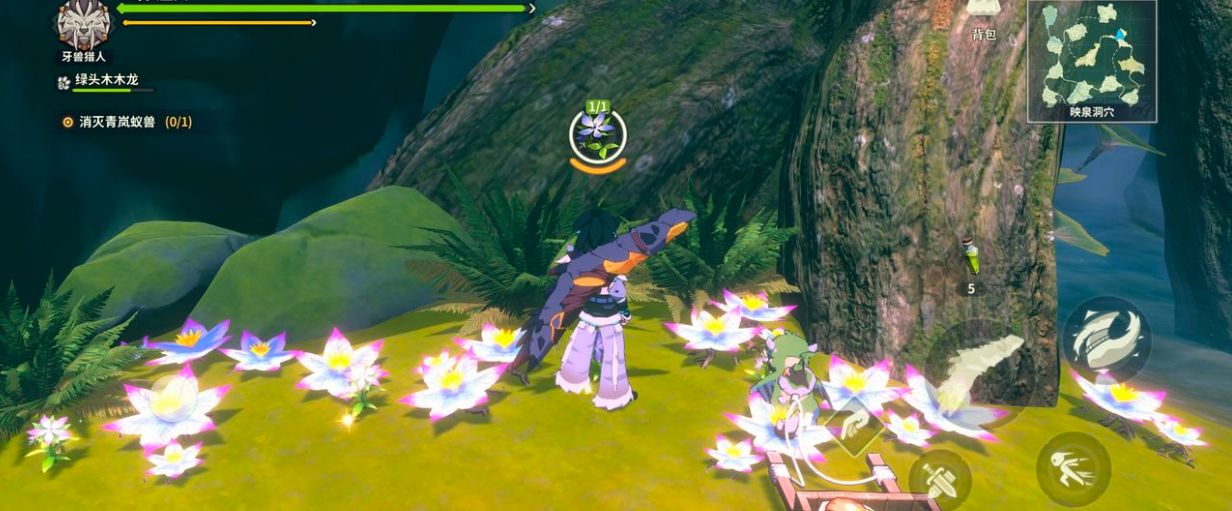Image resolution: width=1232 pixels, height=511 pixels.
Task: Tap the diamond hand gather button
Action: pos(853,427)
